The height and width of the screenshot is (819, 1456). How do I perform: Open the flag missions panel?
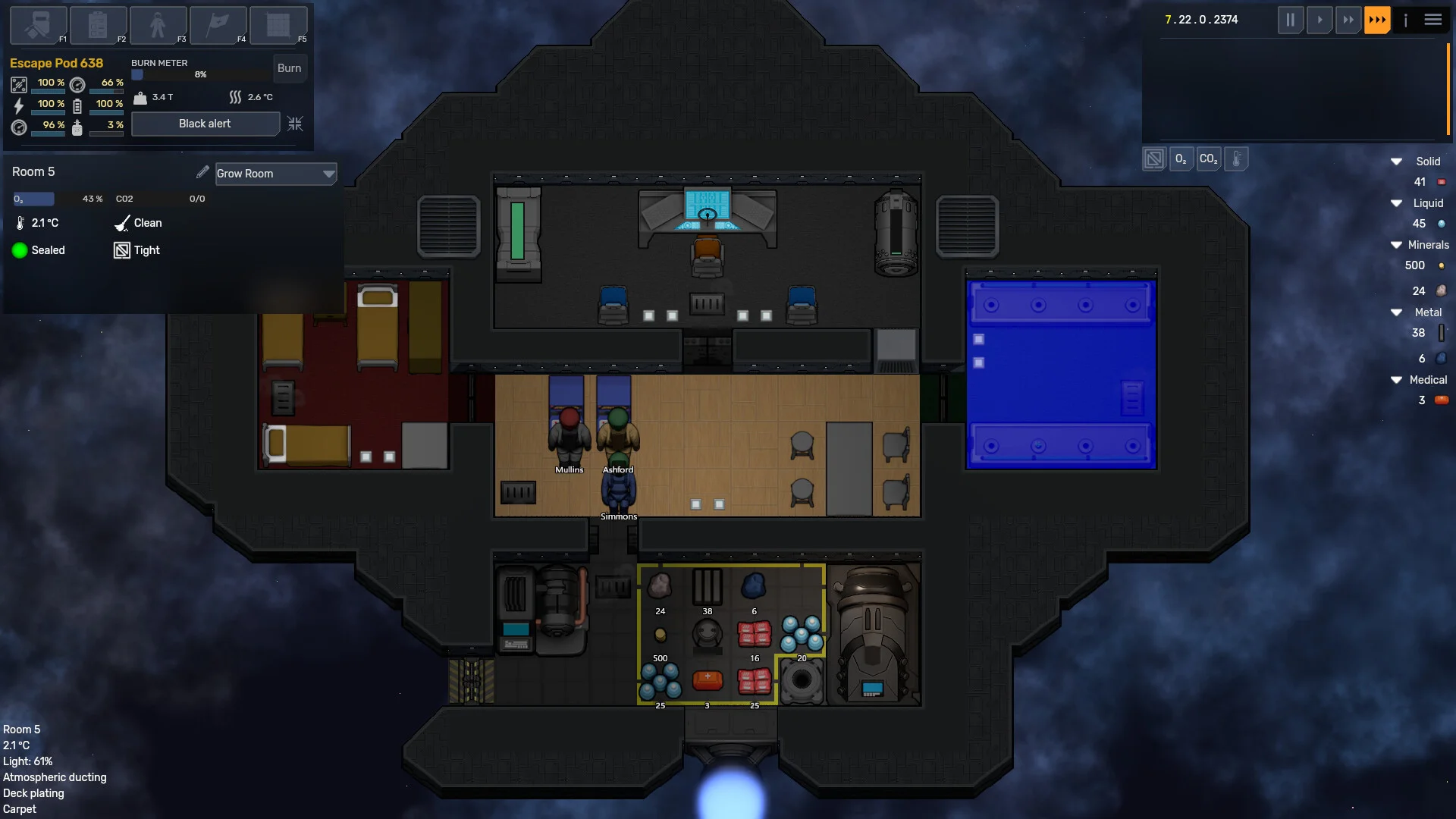click(x=218, y=25)
